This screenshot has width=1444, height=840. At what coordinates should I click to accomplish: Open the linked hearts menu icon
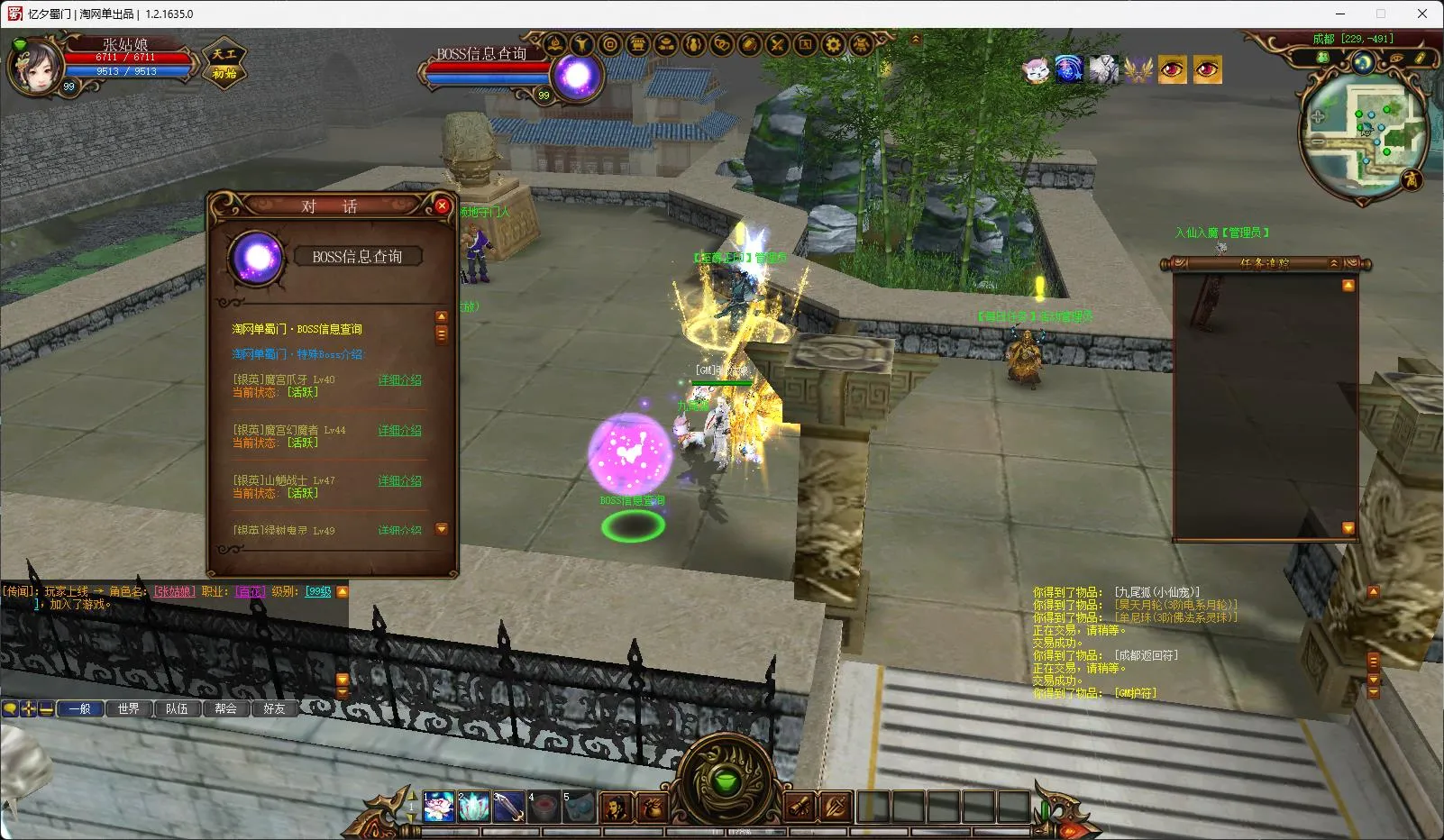pos(721,44)
